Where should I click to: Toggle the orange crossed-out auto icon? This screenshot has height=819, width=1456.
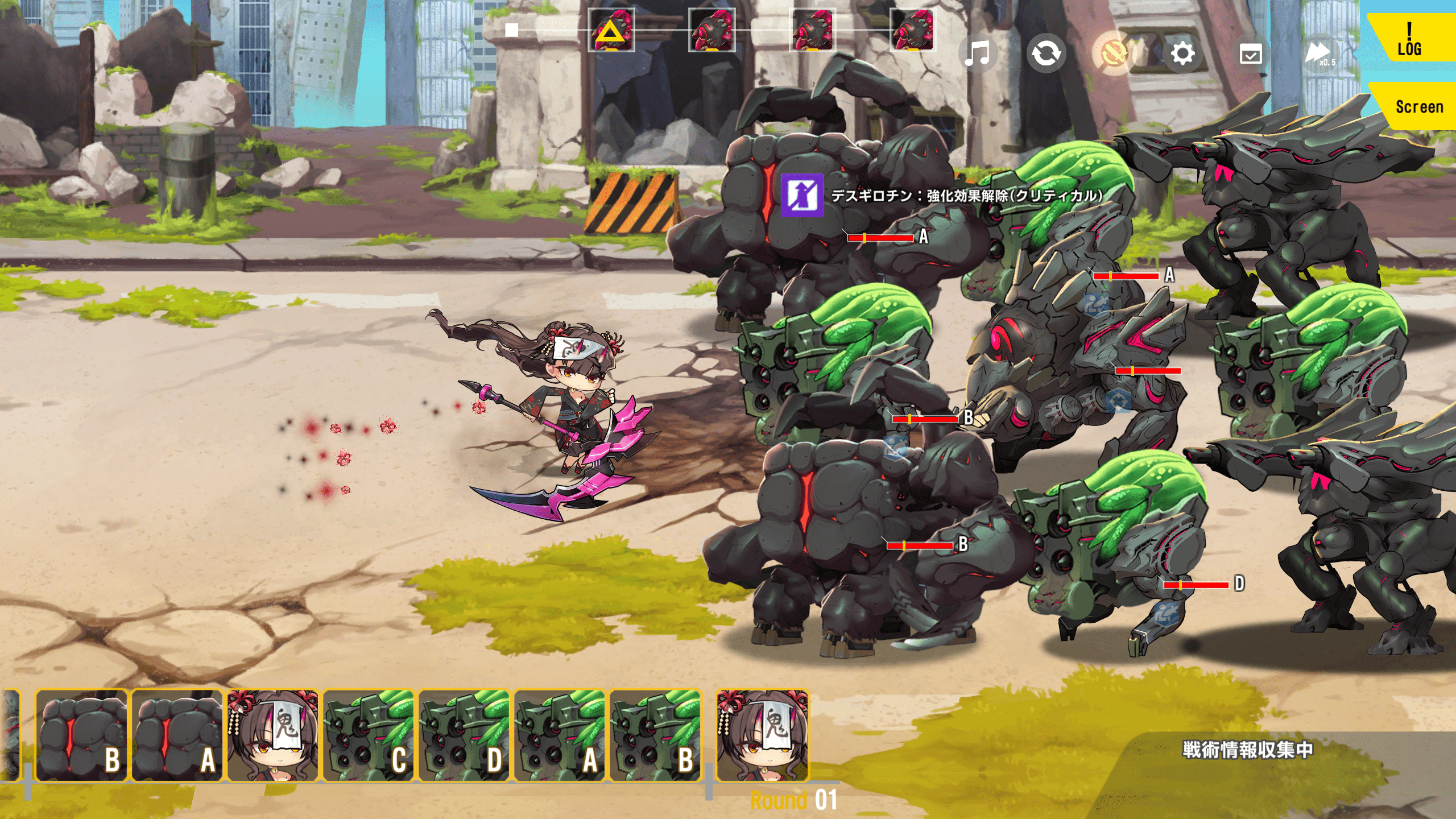1113,54
